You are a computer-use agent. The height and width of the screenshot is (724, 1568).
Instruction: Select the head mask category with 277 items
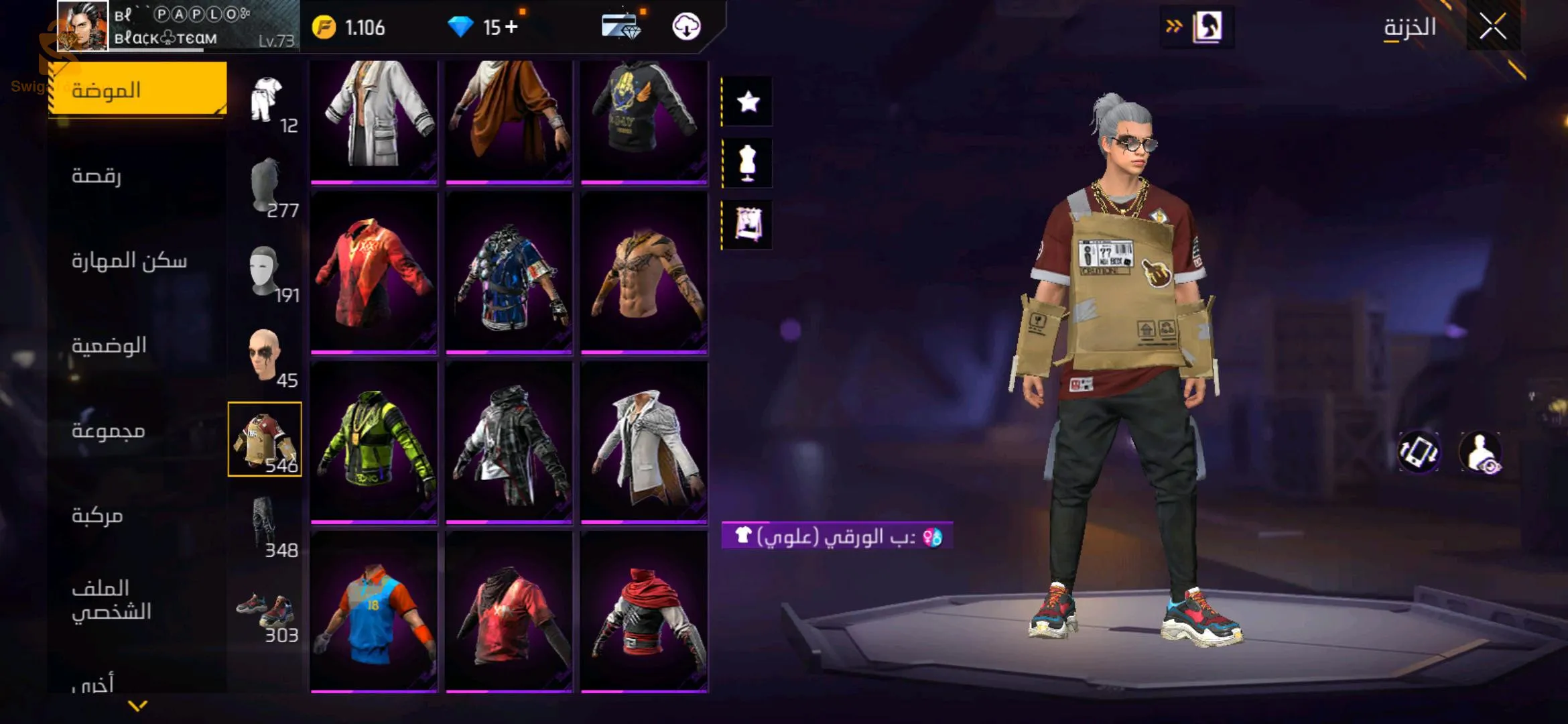(267, 186)
